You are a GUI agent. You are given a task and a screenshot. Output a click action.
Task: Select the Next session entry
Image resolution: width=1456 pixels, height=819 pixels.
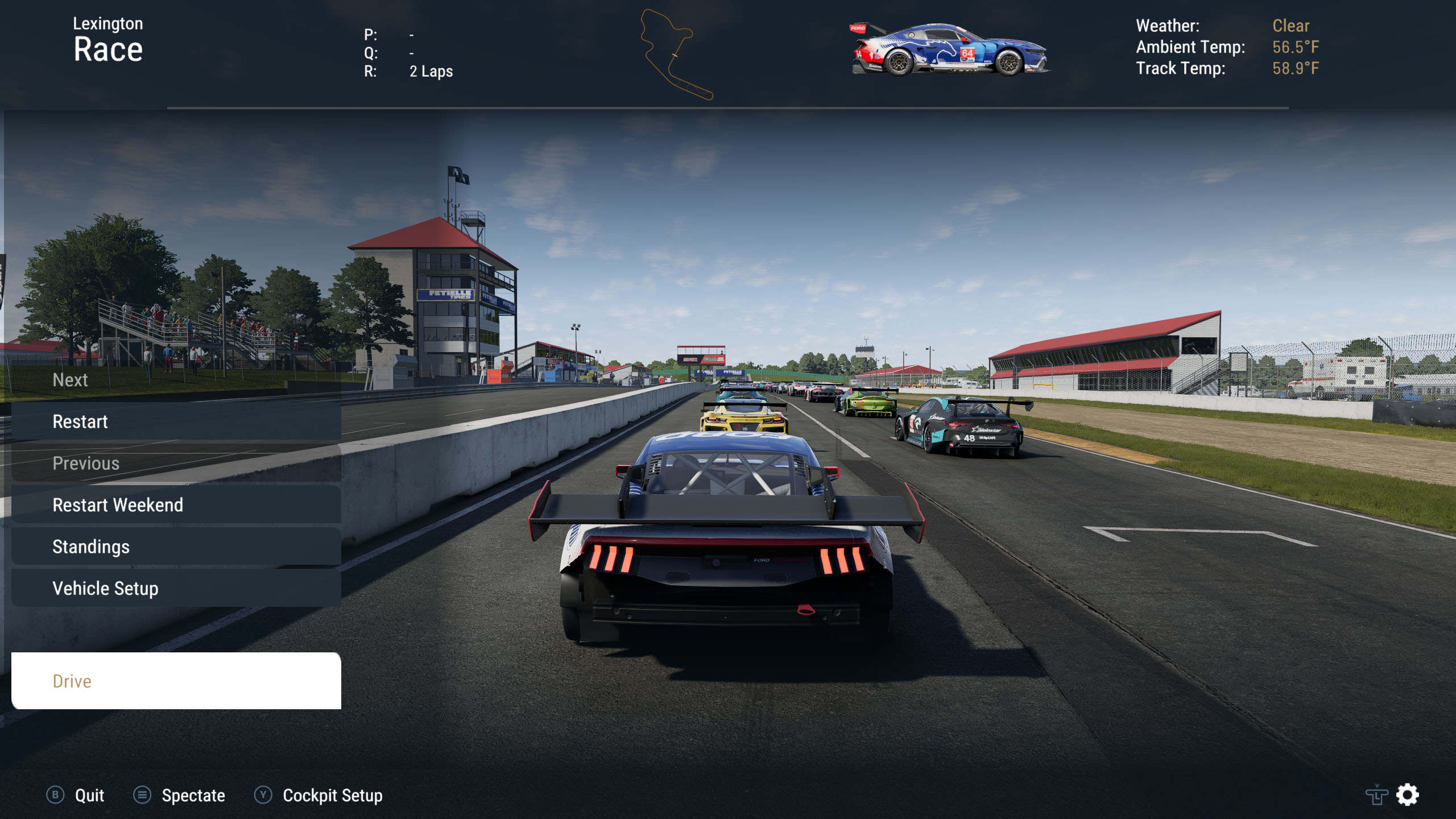coord(176,380)
